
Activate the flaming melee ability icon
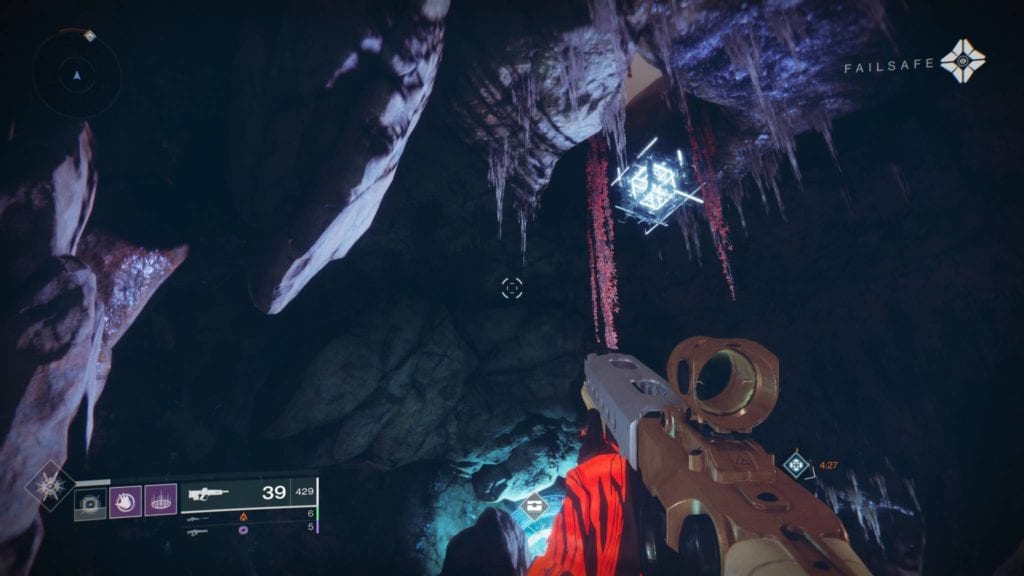point(126,500)
